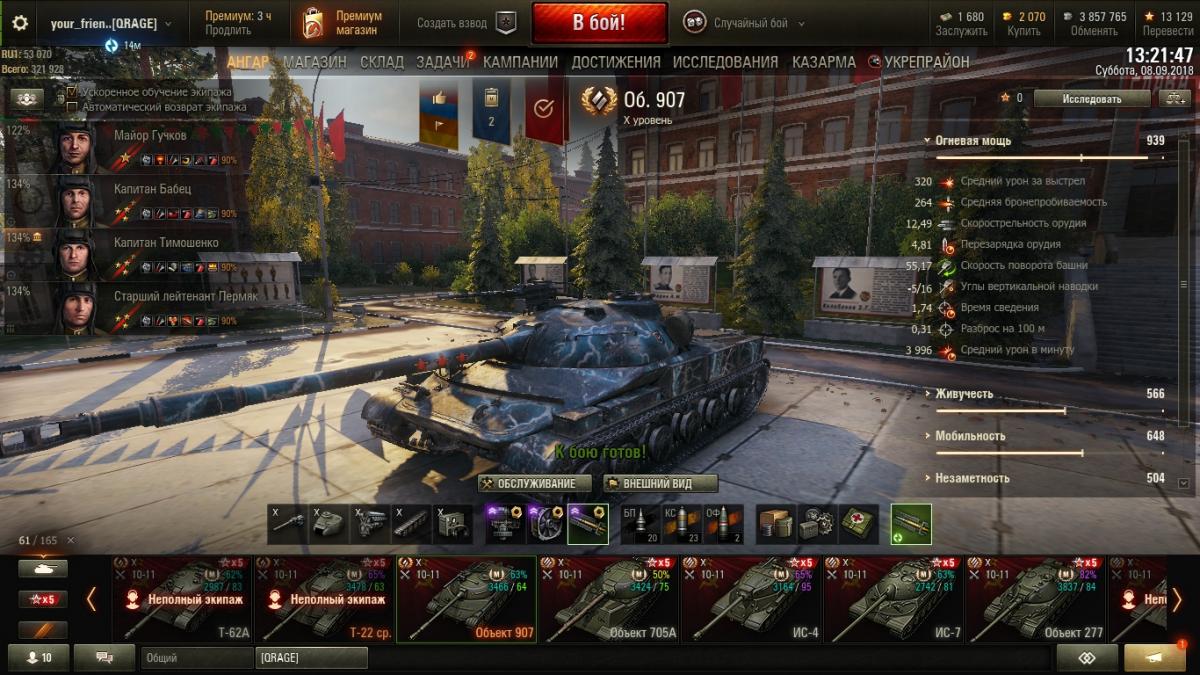Select the ИС-7 tank in carousel

(x=893, y=599)
